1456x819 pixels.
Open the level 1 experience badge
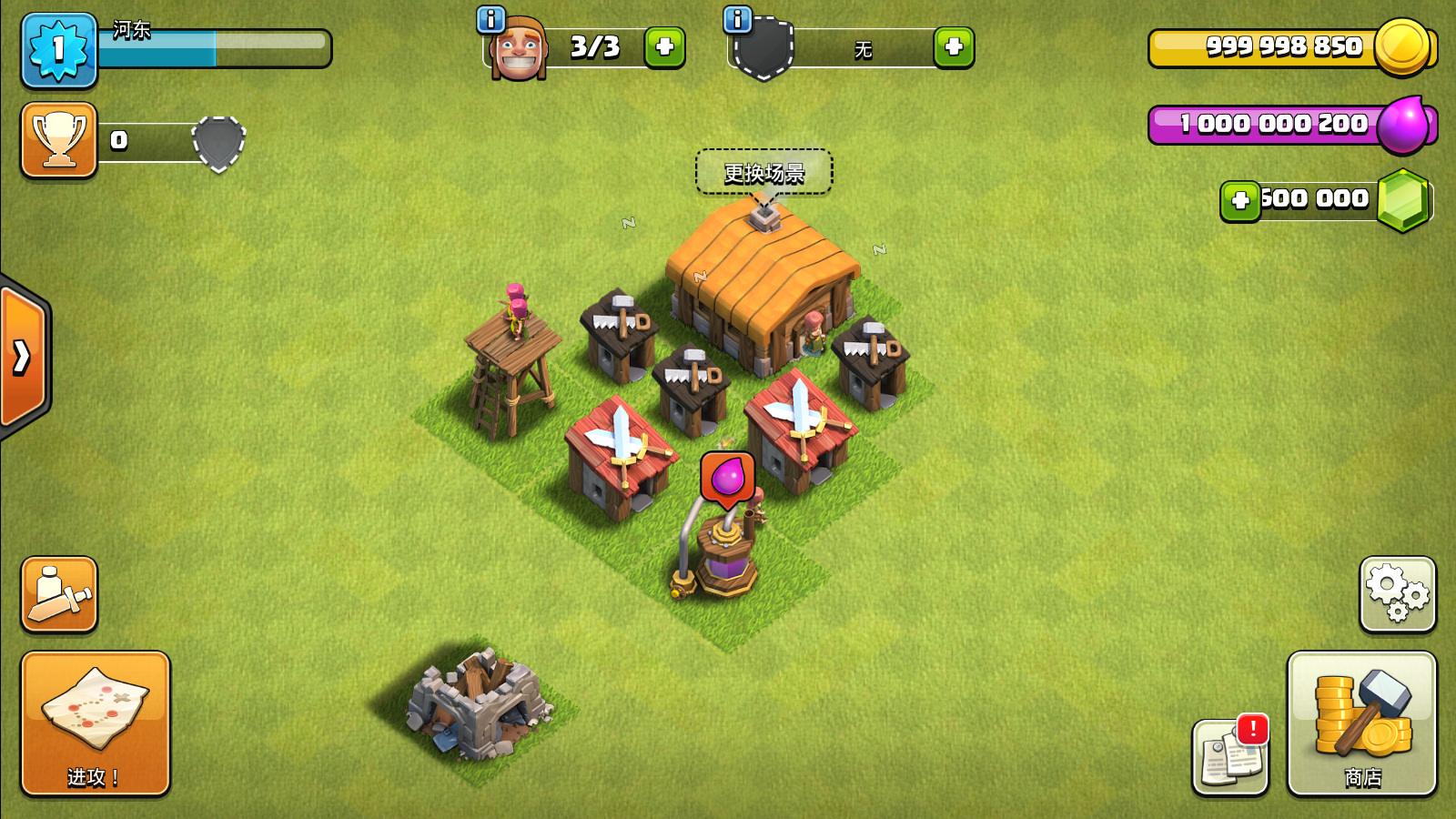[x=59, y=50]
